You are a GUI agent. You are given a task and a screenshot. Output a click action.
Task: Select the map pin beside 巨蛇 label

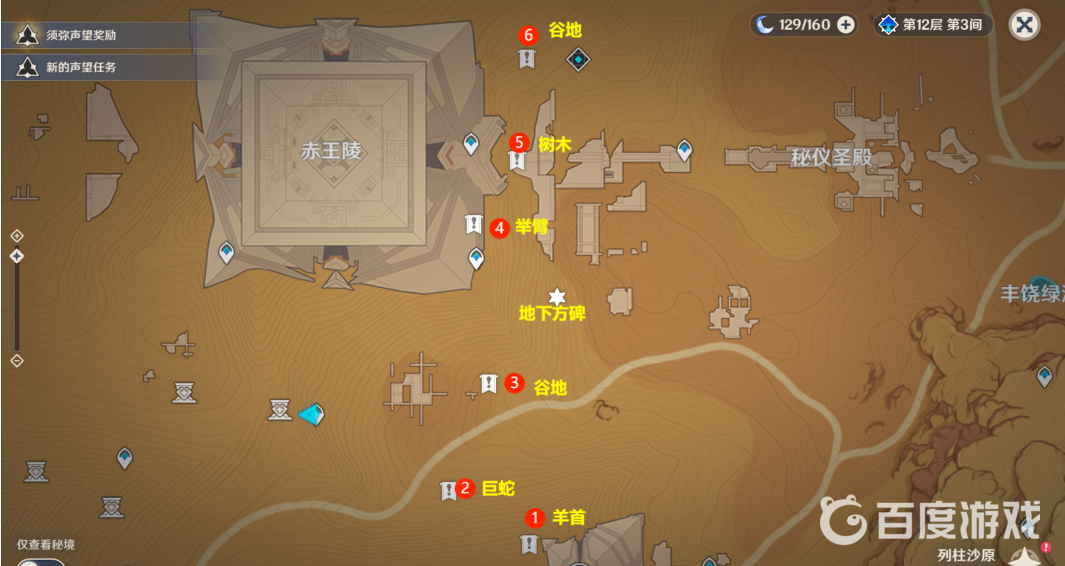coord(449,490)
